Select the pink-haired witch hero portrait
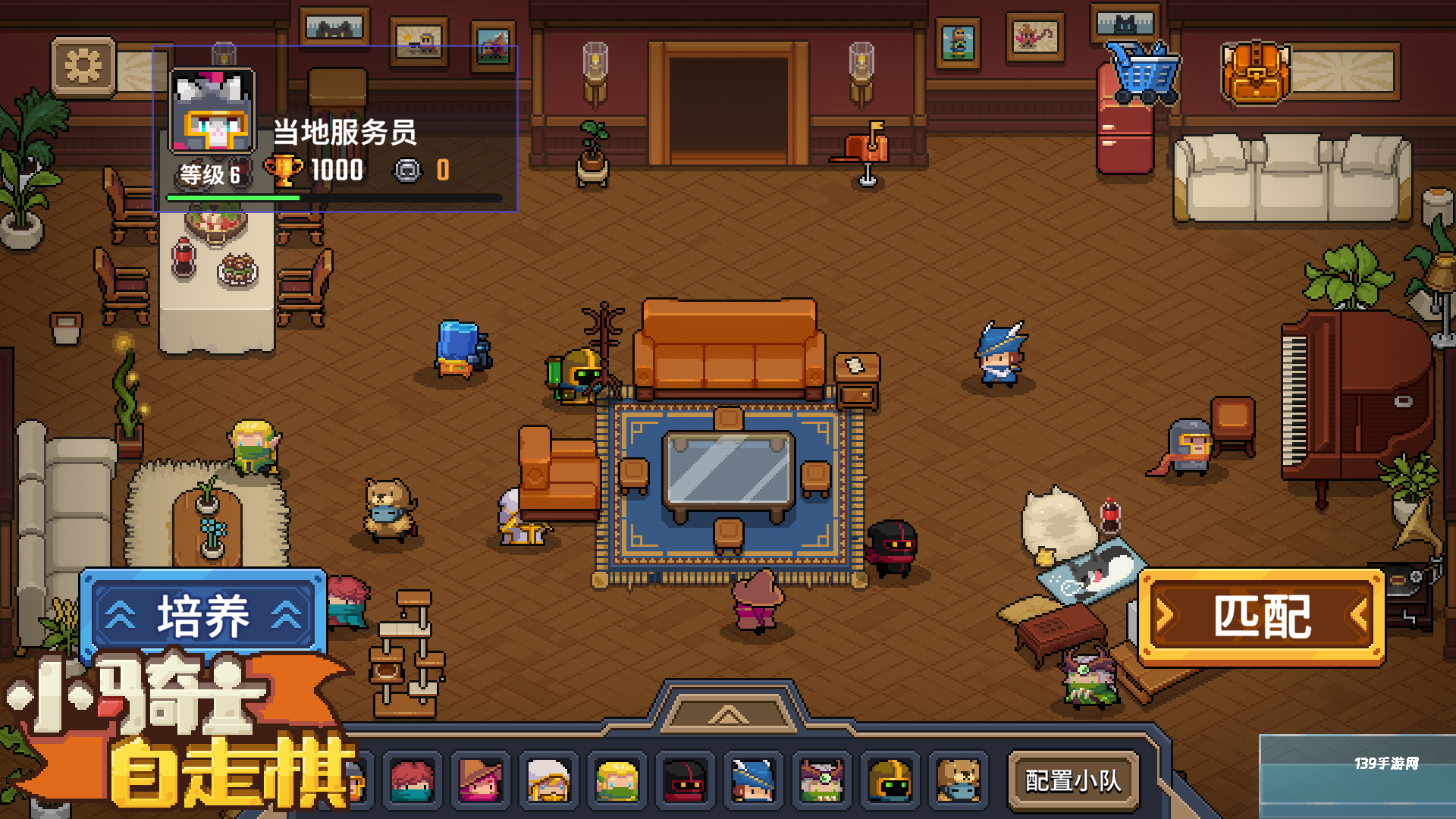 click(480, 780)
